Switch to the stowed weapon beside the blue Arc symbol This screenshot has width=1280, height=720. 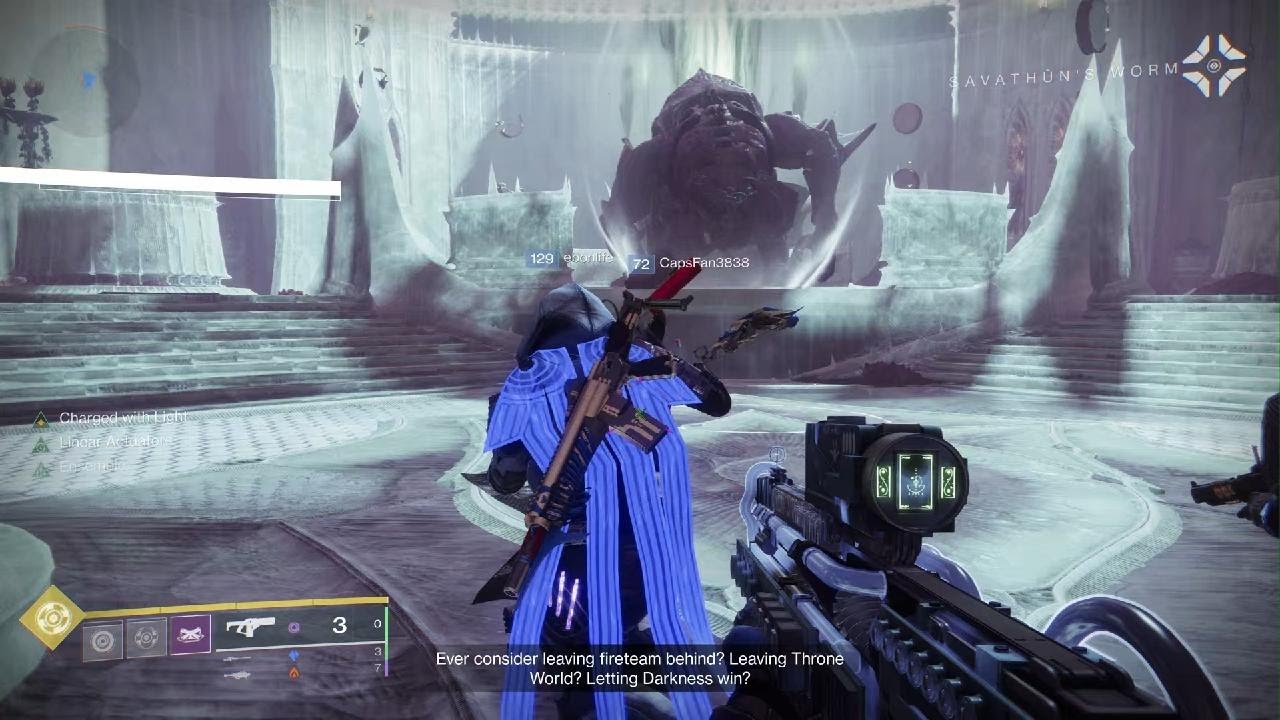[x=237, y=657]
